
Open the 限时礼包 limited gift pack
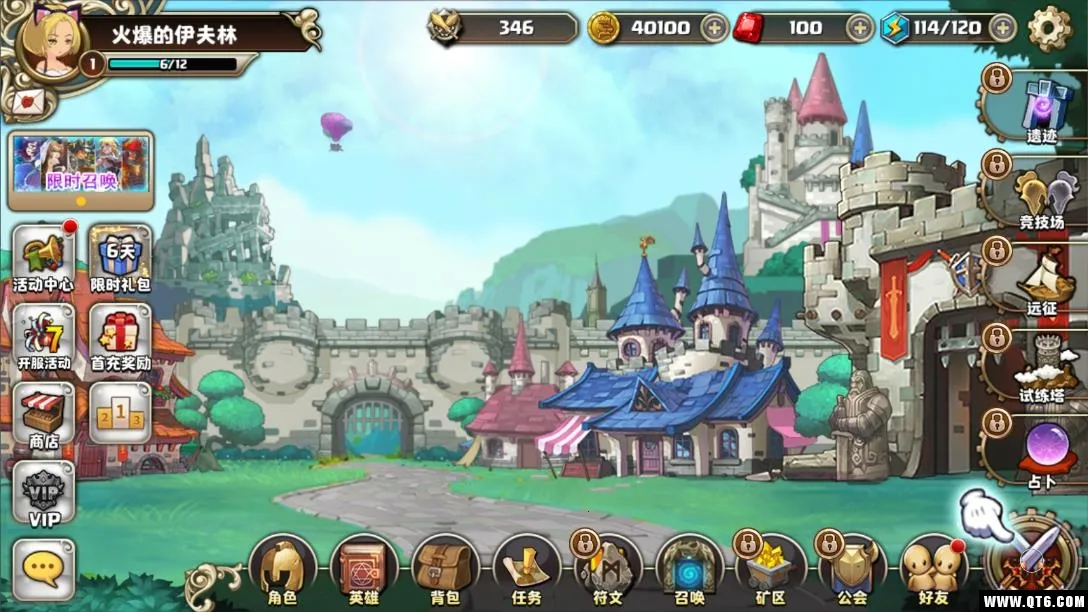click(121, 258)
